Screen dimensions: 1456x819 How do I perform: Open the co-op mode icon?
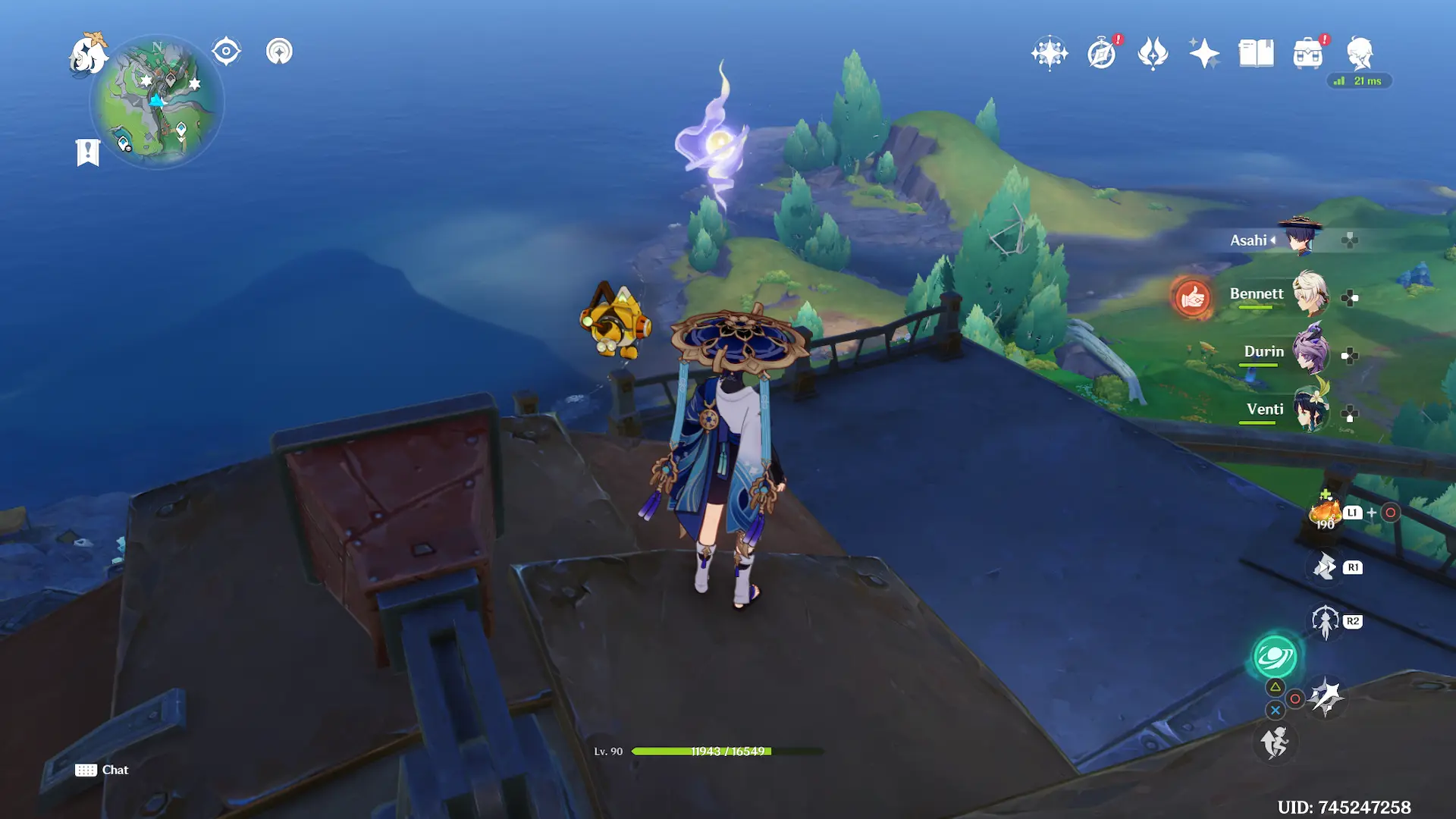tap(279, 52)
